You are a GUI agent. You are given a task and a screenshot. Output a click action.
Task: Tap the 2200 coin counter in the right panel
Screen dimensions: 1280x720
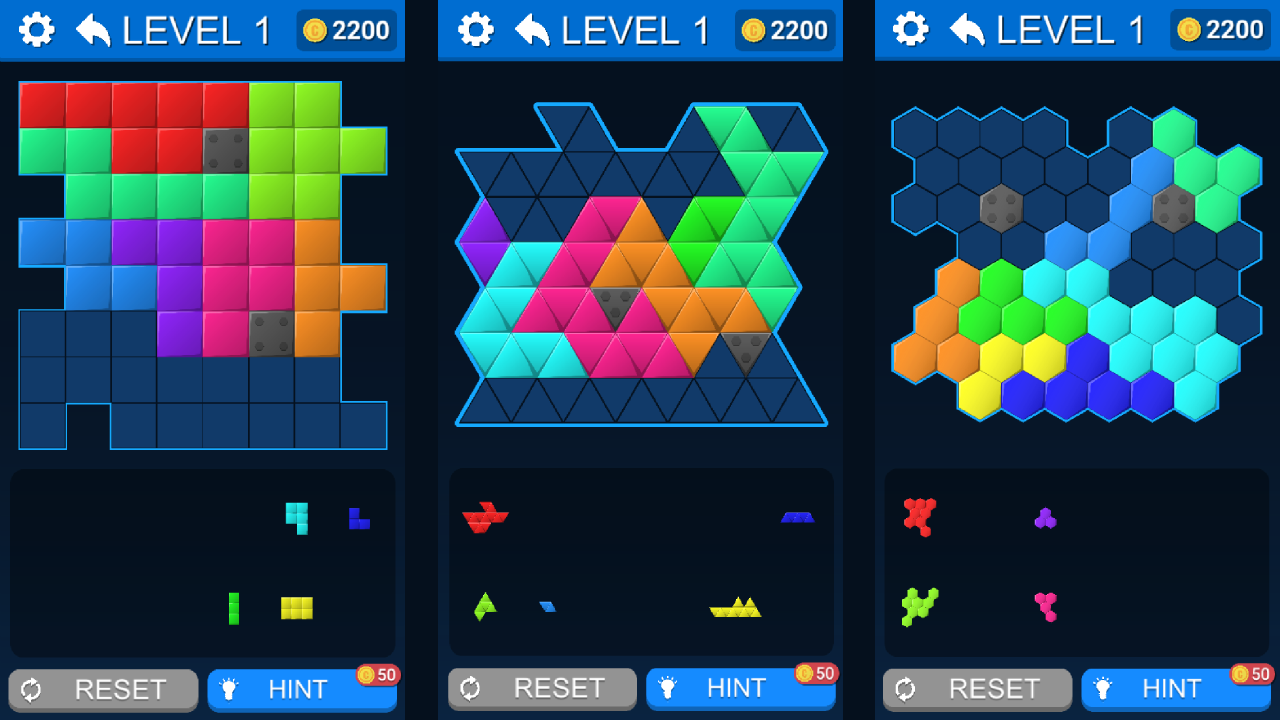pos(1218,30)
